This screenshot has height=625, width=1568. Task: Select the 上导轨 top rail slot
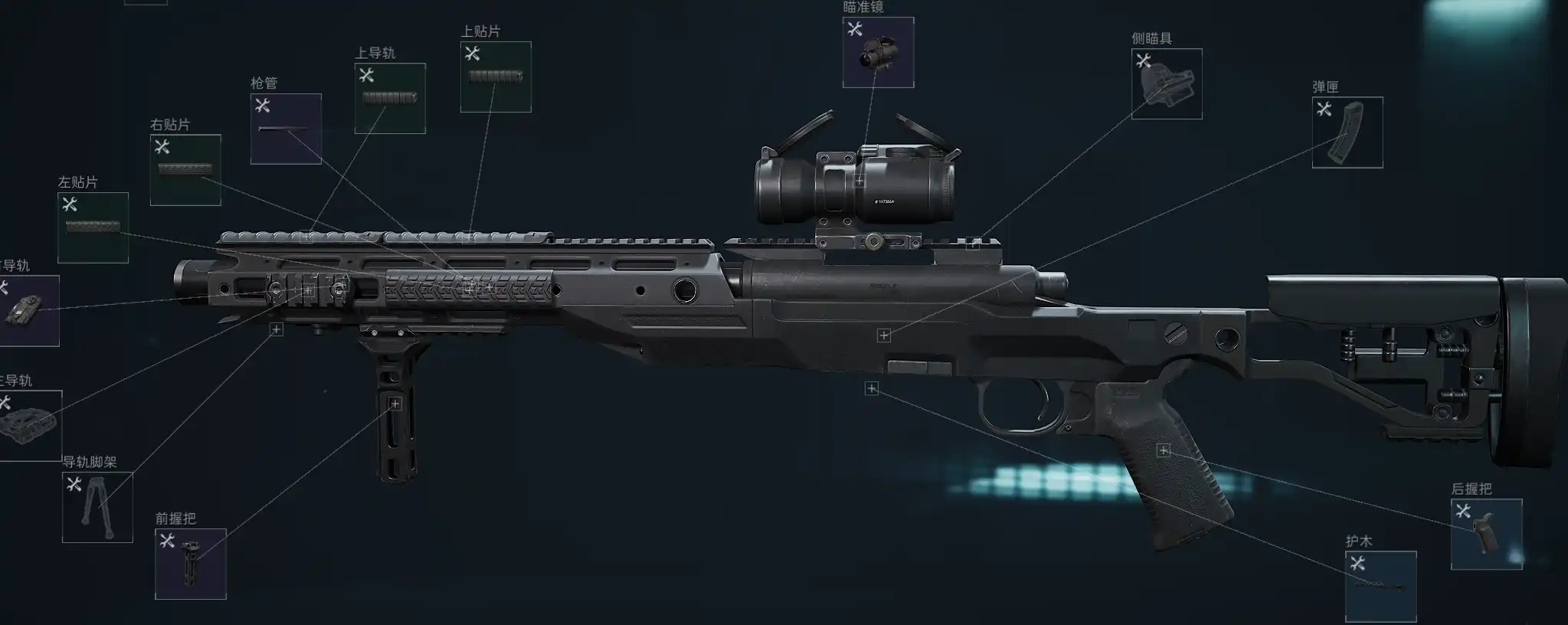390,98
